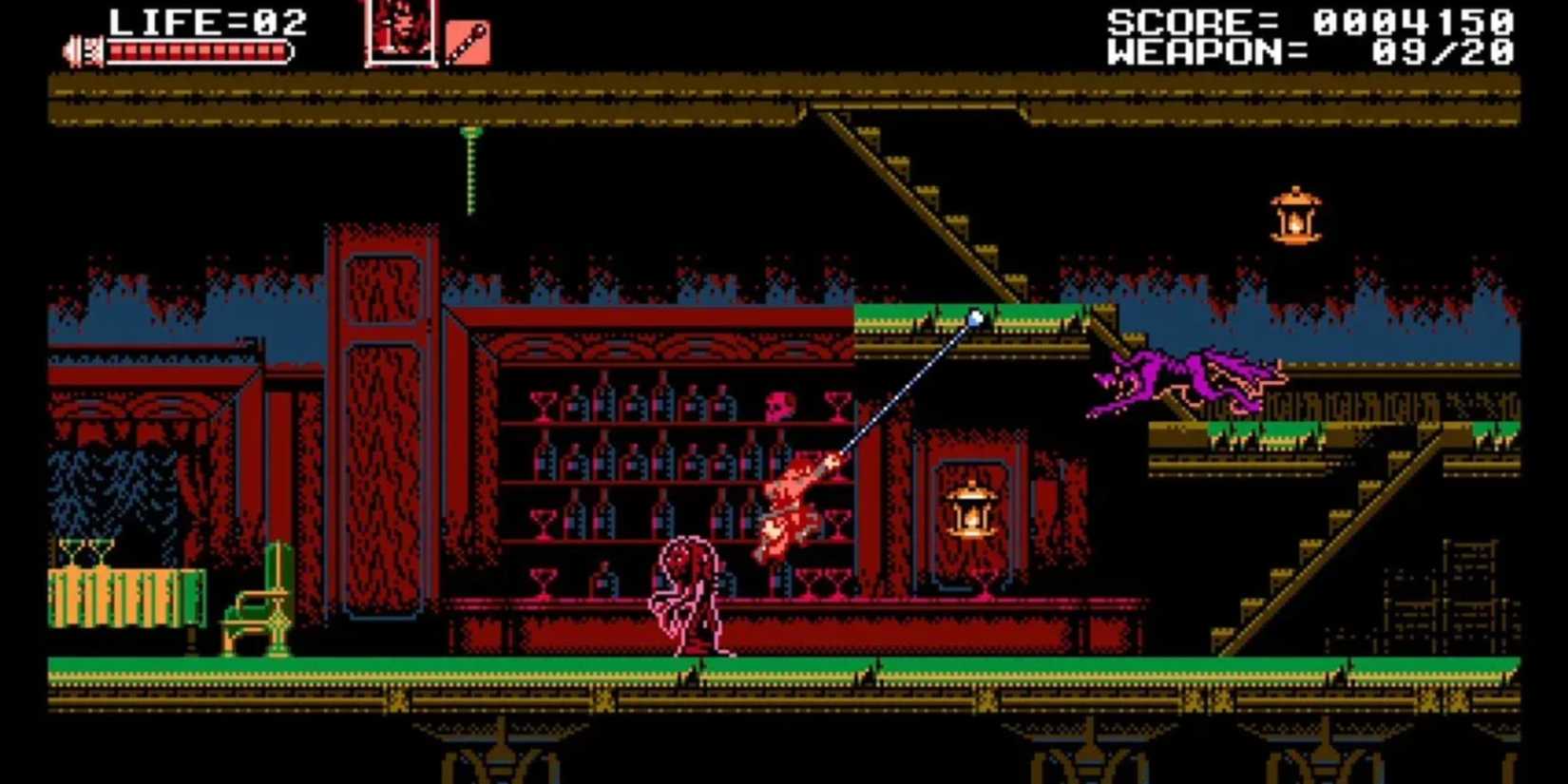Toggle the pink cloaked ghost enemy
This screenshot has height=784, width=1568.
coord(689,594)
